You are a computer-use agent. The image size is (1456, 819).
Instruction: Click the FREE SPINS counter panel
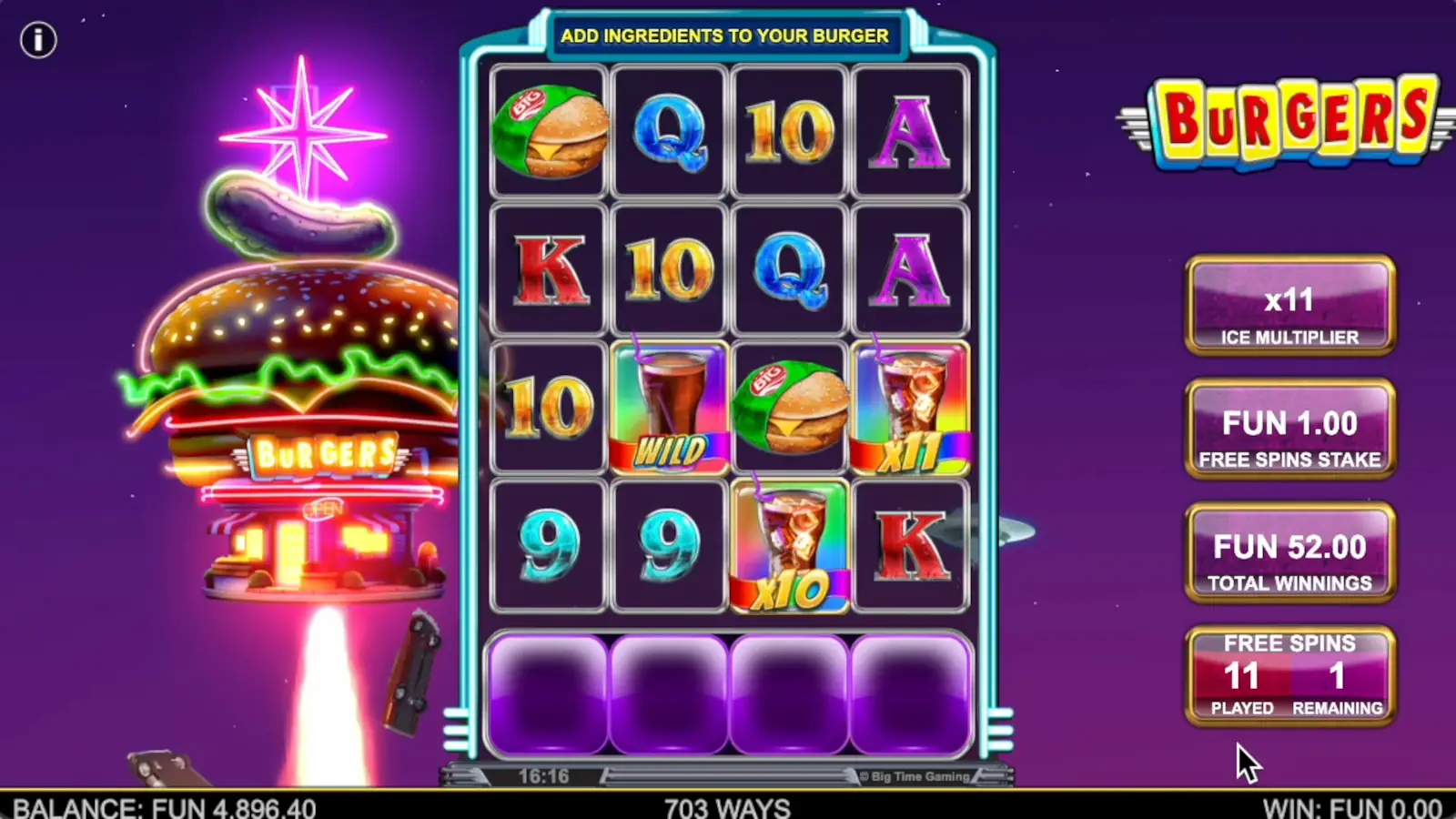pos(1289,673)
